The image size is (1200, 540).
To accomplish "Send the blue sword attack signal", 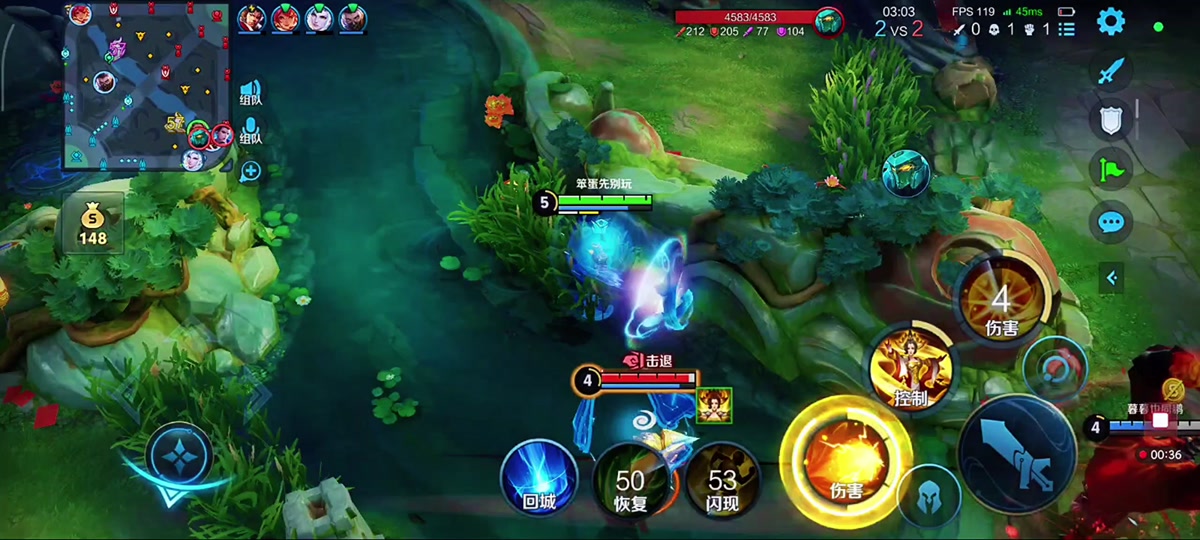I will click(1111, 71).
